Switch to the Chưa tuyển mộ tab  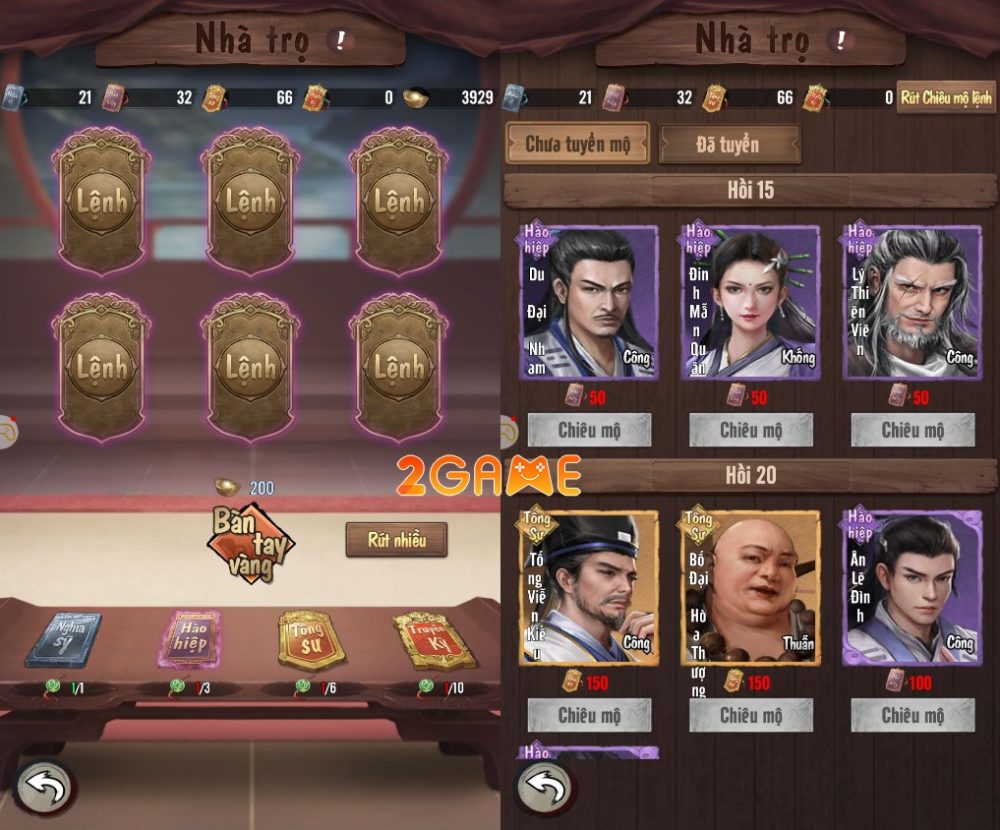[x=577, y=144]
